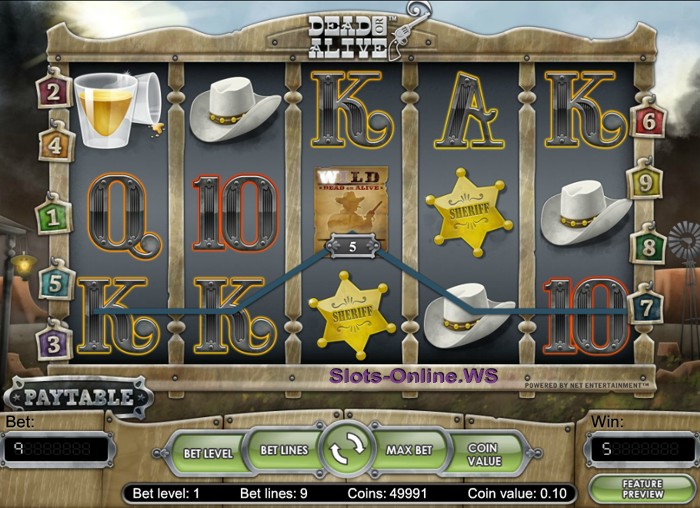Viewport: 700px width, 508px height.
Task: Select the Max Bet button
Action: [x=408, y=451]
